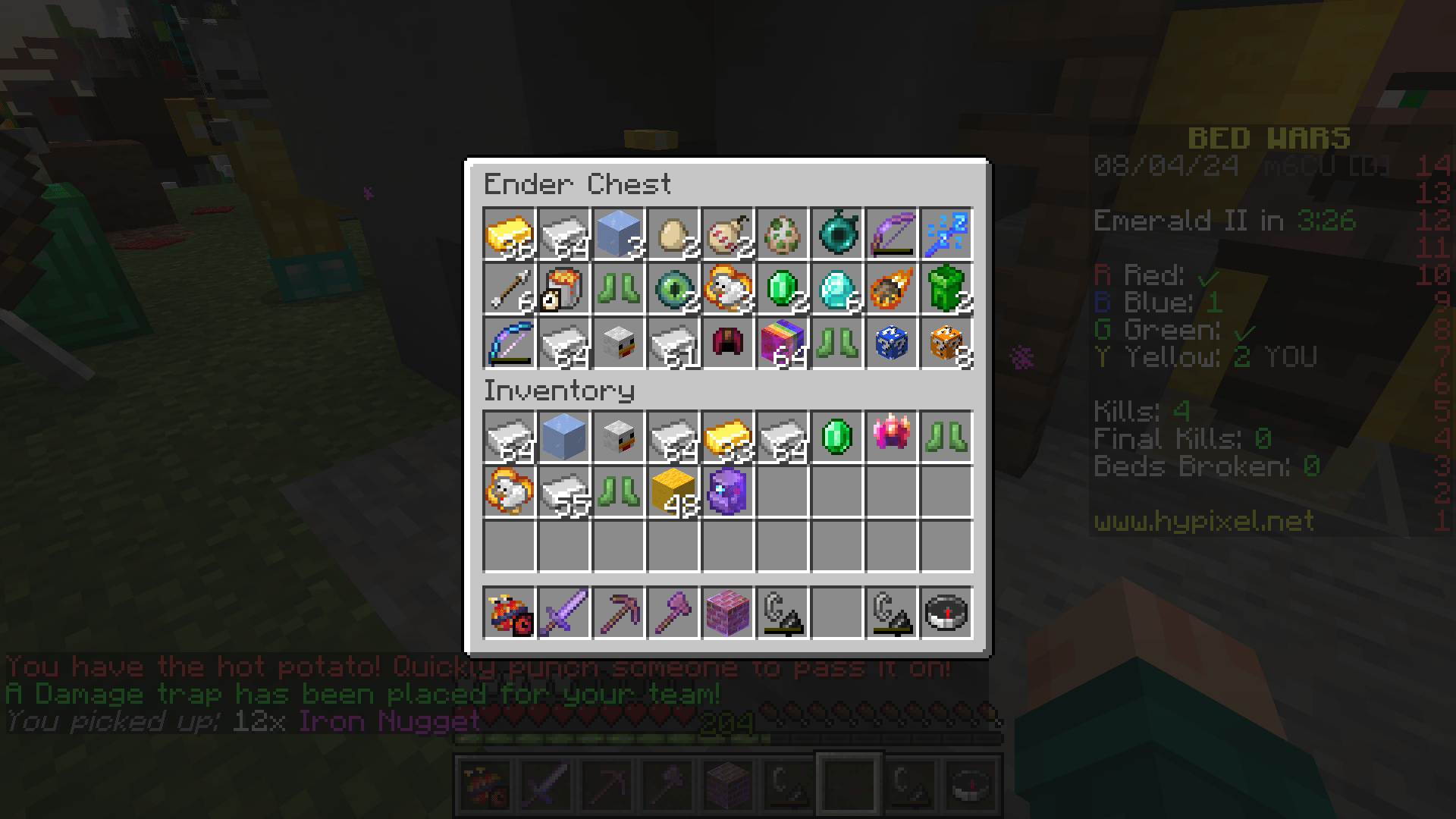The height and width of the screenshot is (819, 1456).
Task: Select the sponge stack of 48 in inventory
Action: point(673,494)
